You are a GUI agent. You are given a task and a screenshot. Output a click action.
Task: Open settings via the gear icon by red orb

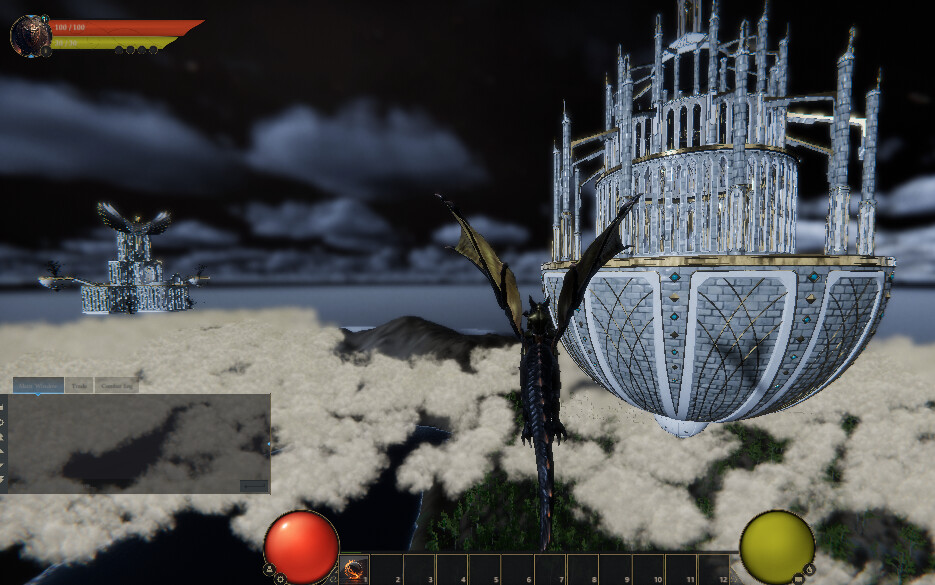(x=281, y=578)
